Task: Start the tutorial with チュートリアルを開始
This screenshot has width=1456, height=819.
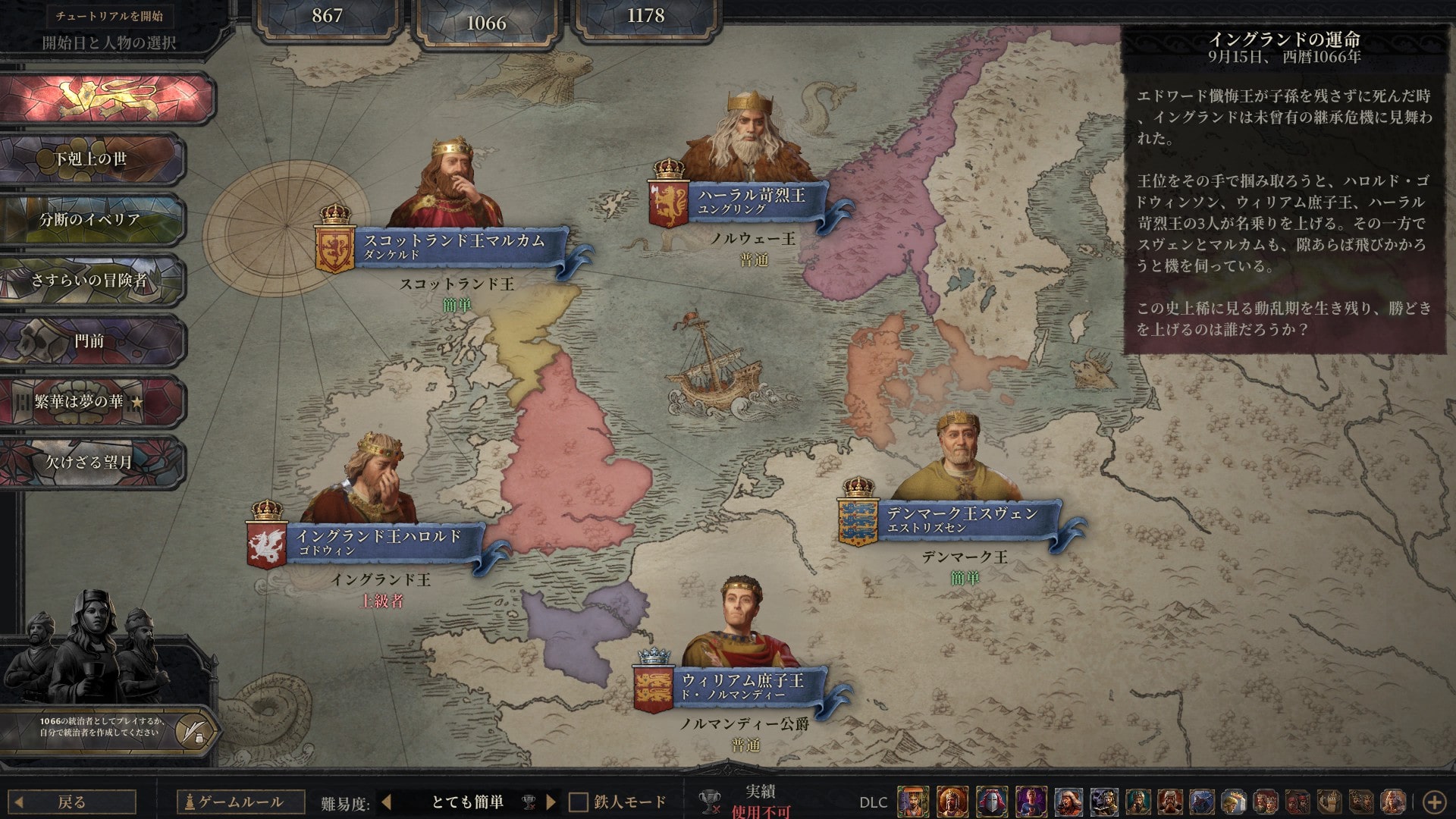Action: click(x=108, y=16)
